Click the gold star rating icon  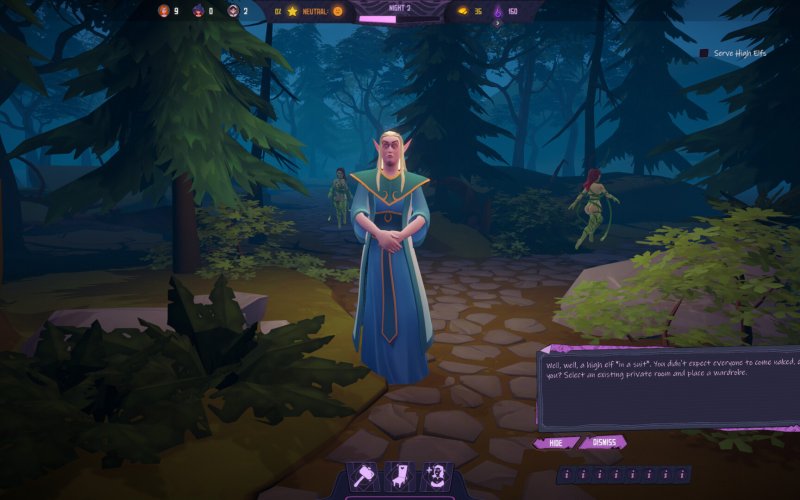click(x=293, y=12)
